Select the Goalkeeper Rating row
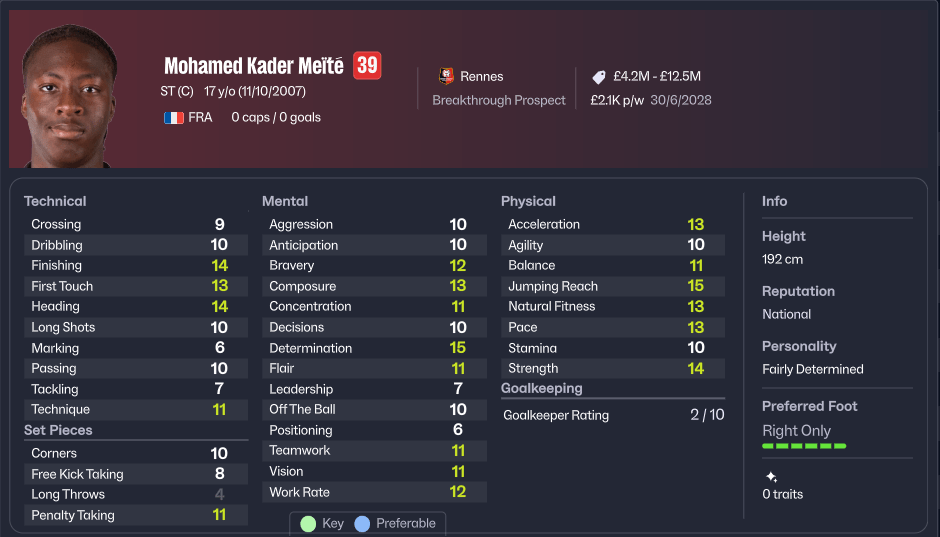 point(613,414)
